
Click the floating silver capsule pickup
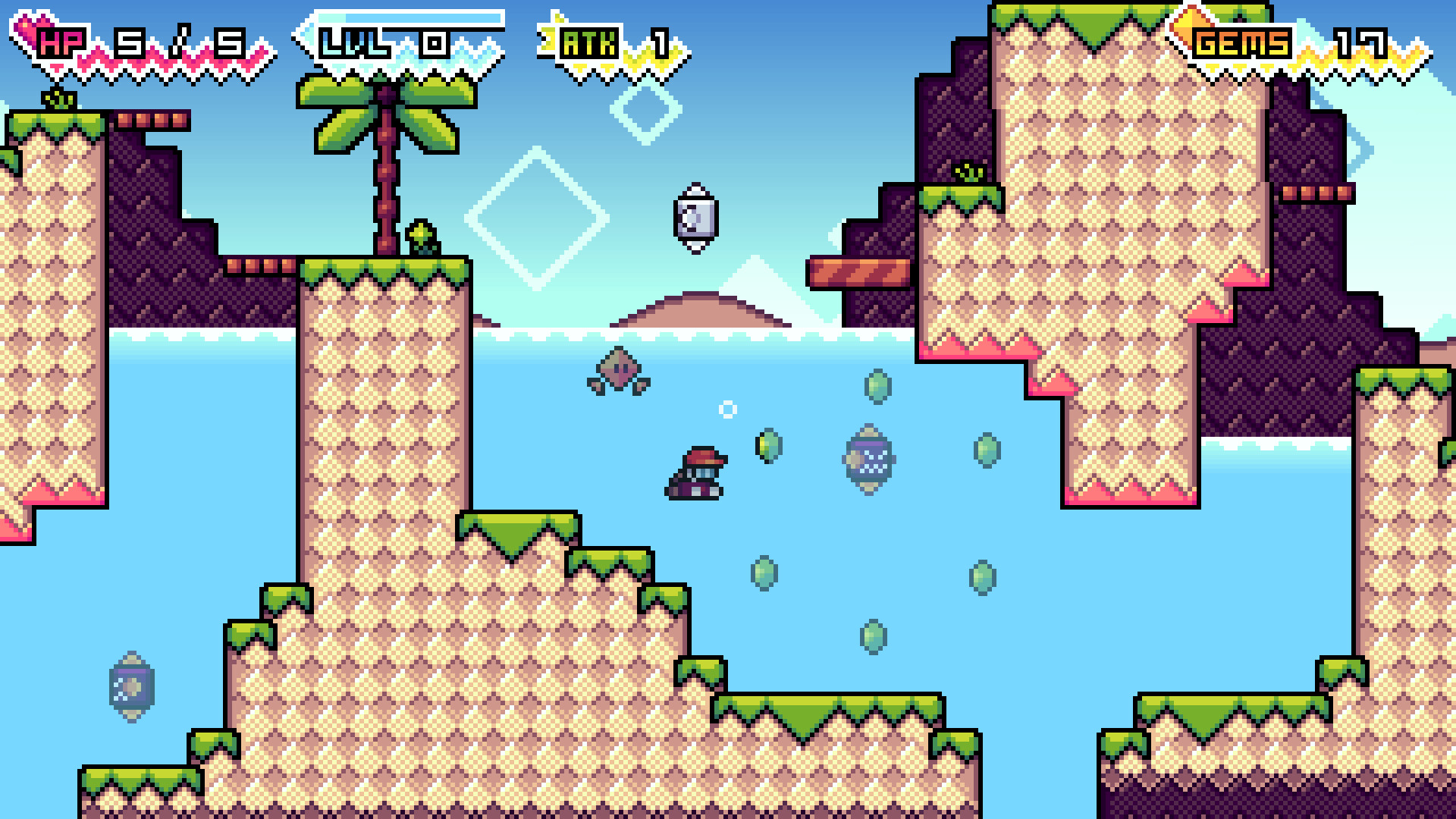(x=695, y=218)
